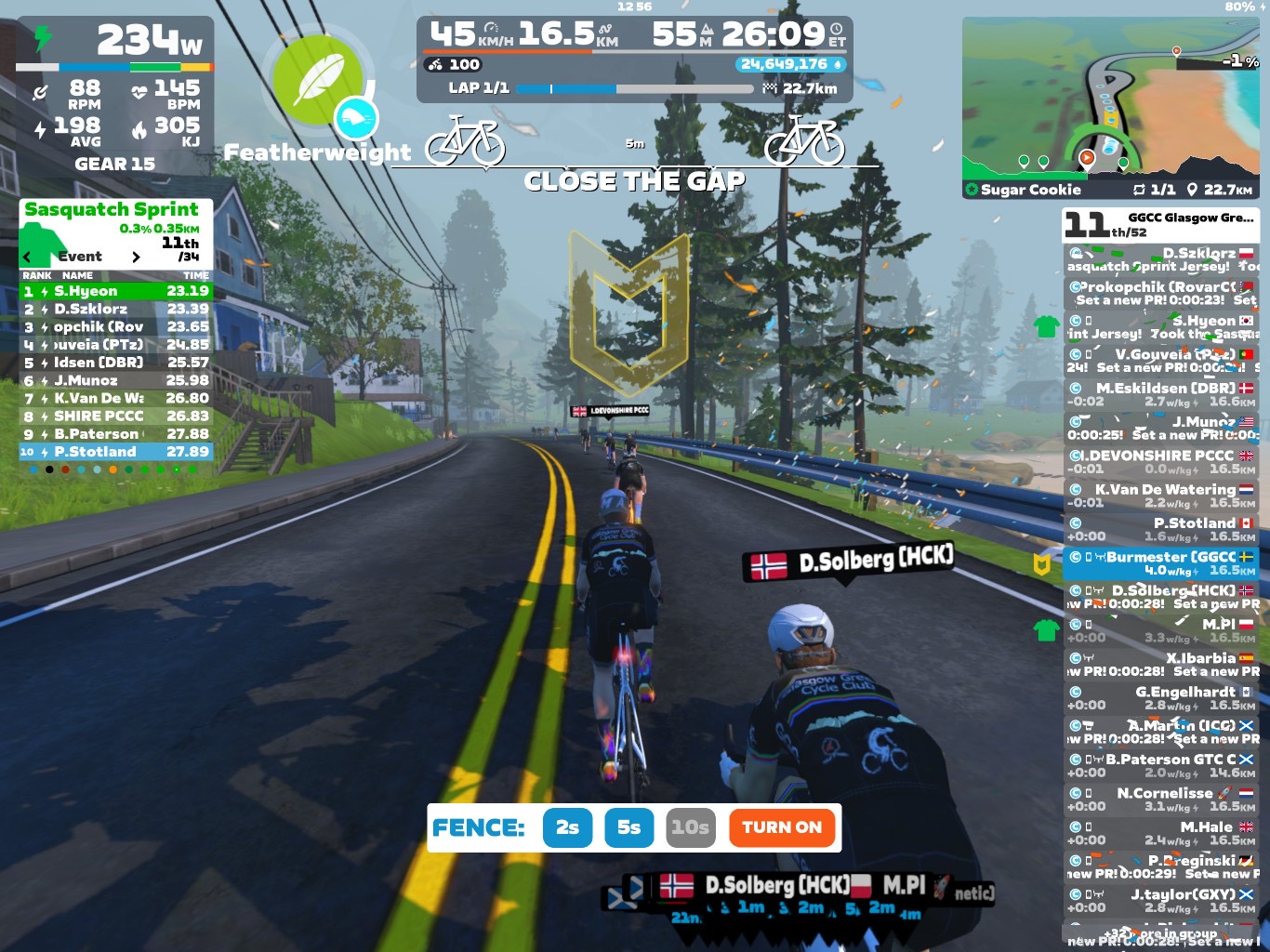Activate the Featherweight power-up

coord(320,82)
